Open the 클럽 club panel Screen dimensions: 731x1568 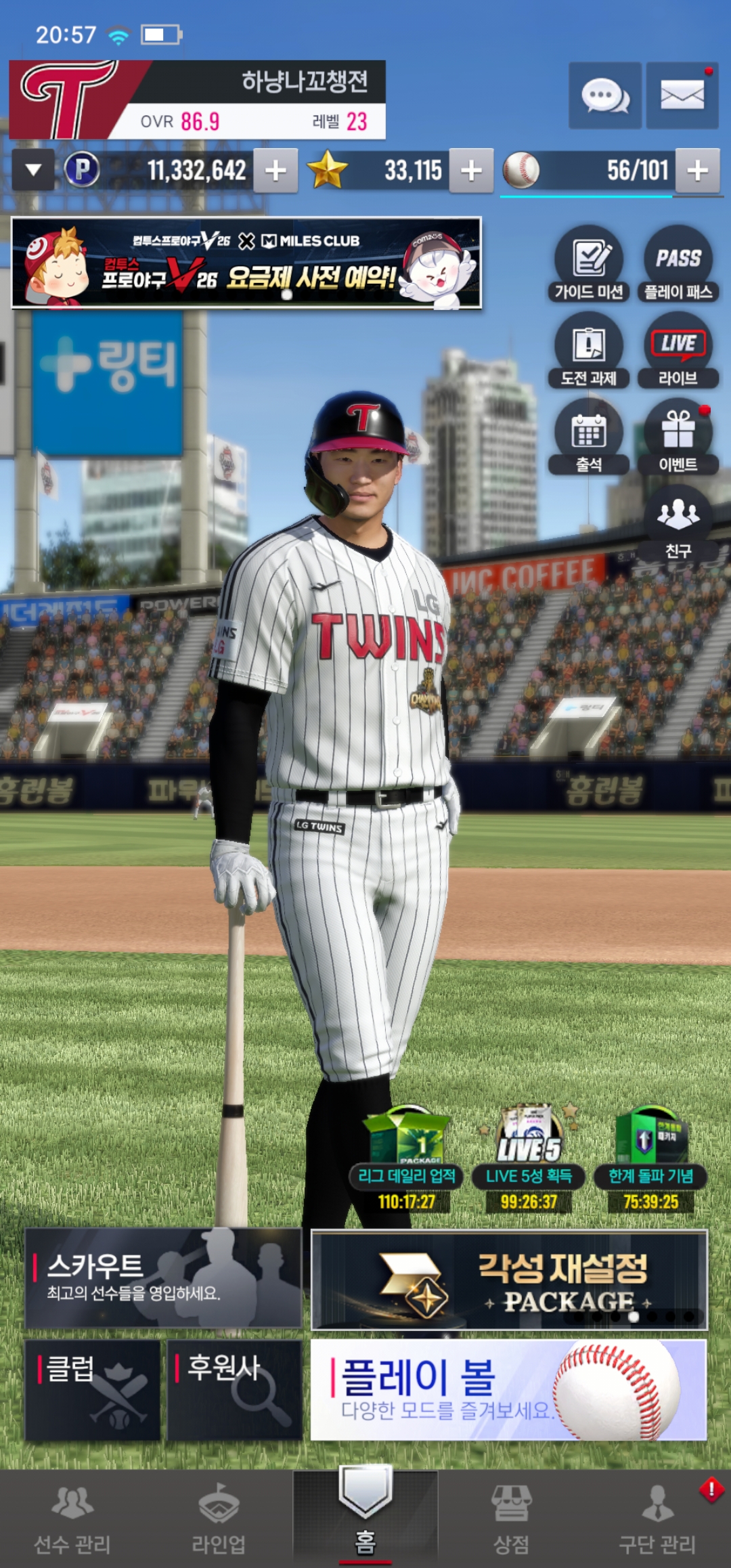coord(93,1389)
